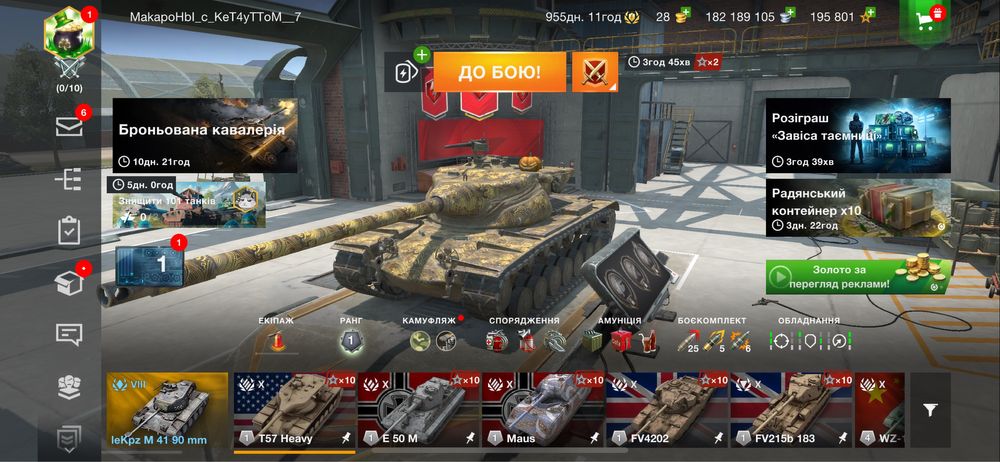Screen dimensions: 1000x462
Task: Select the FV215b 183 tank card
Action: (x=790, y=412)
